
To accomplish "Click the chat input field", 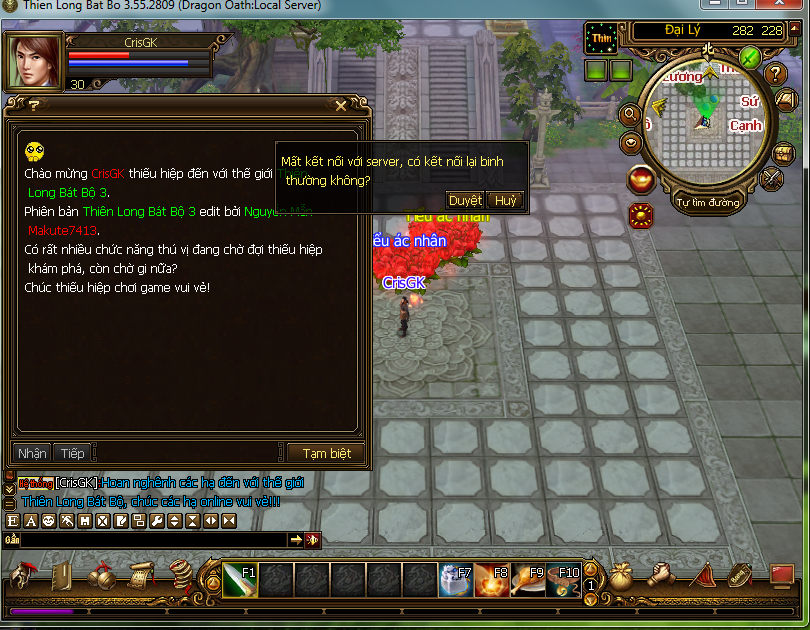I will (150, 540).
